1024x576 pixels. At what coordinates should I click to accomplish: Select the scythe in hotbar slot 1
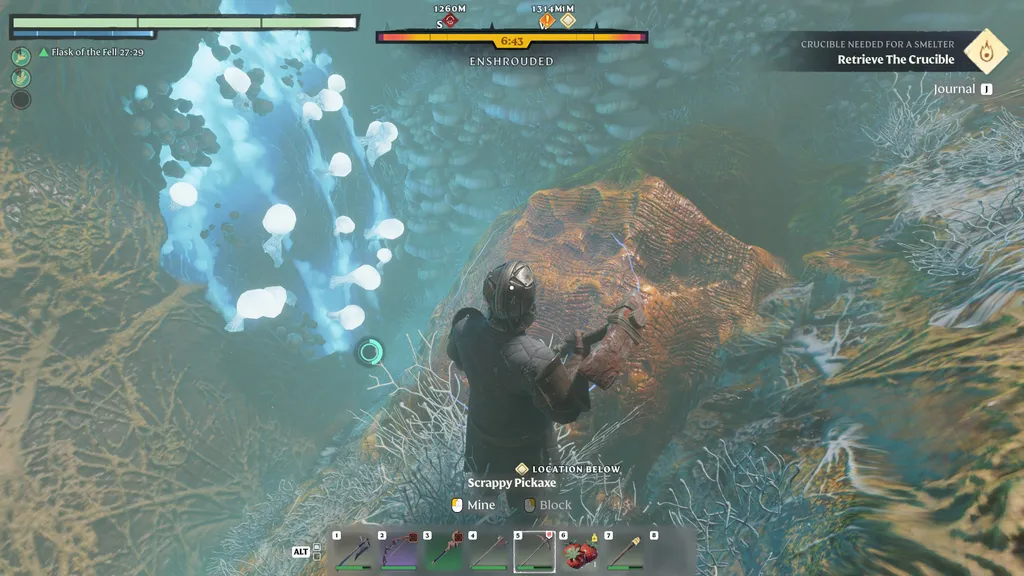pos(353,551)
